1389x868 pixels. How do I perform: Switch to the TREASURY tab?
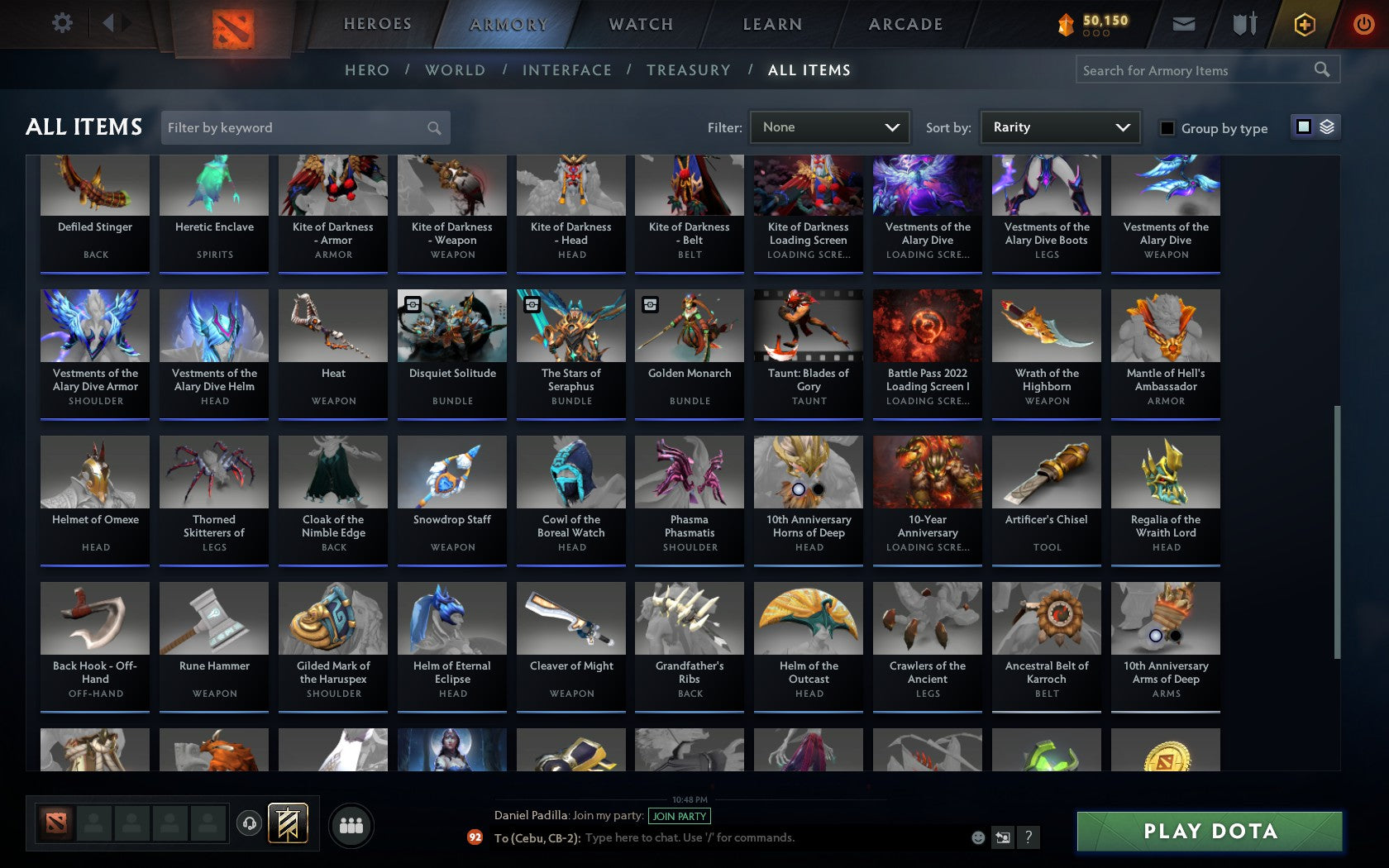[689, 70]
